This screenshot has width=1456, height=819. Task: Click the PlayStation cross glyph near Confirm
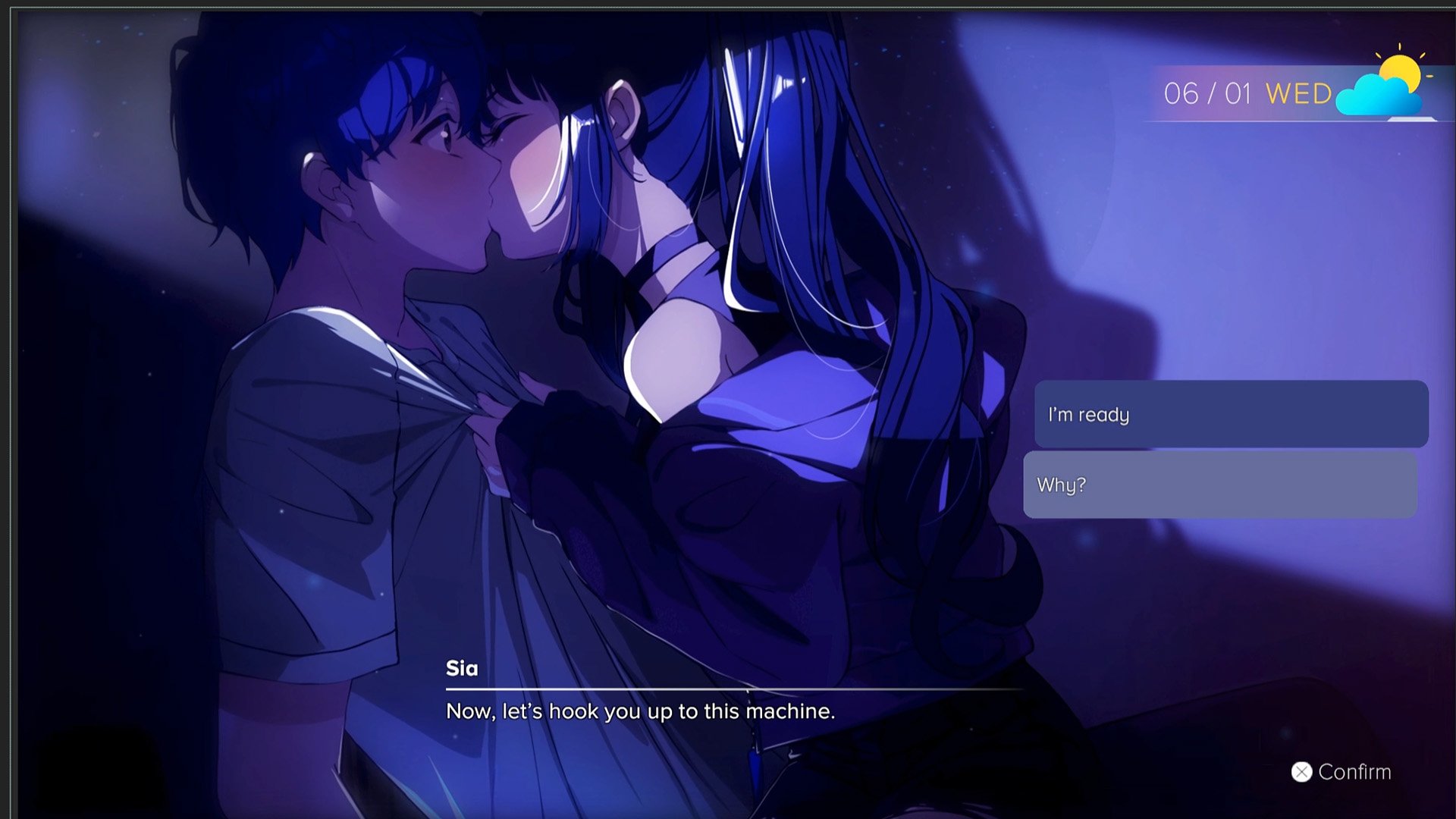pyautogui.click(x=1301, y=772)
